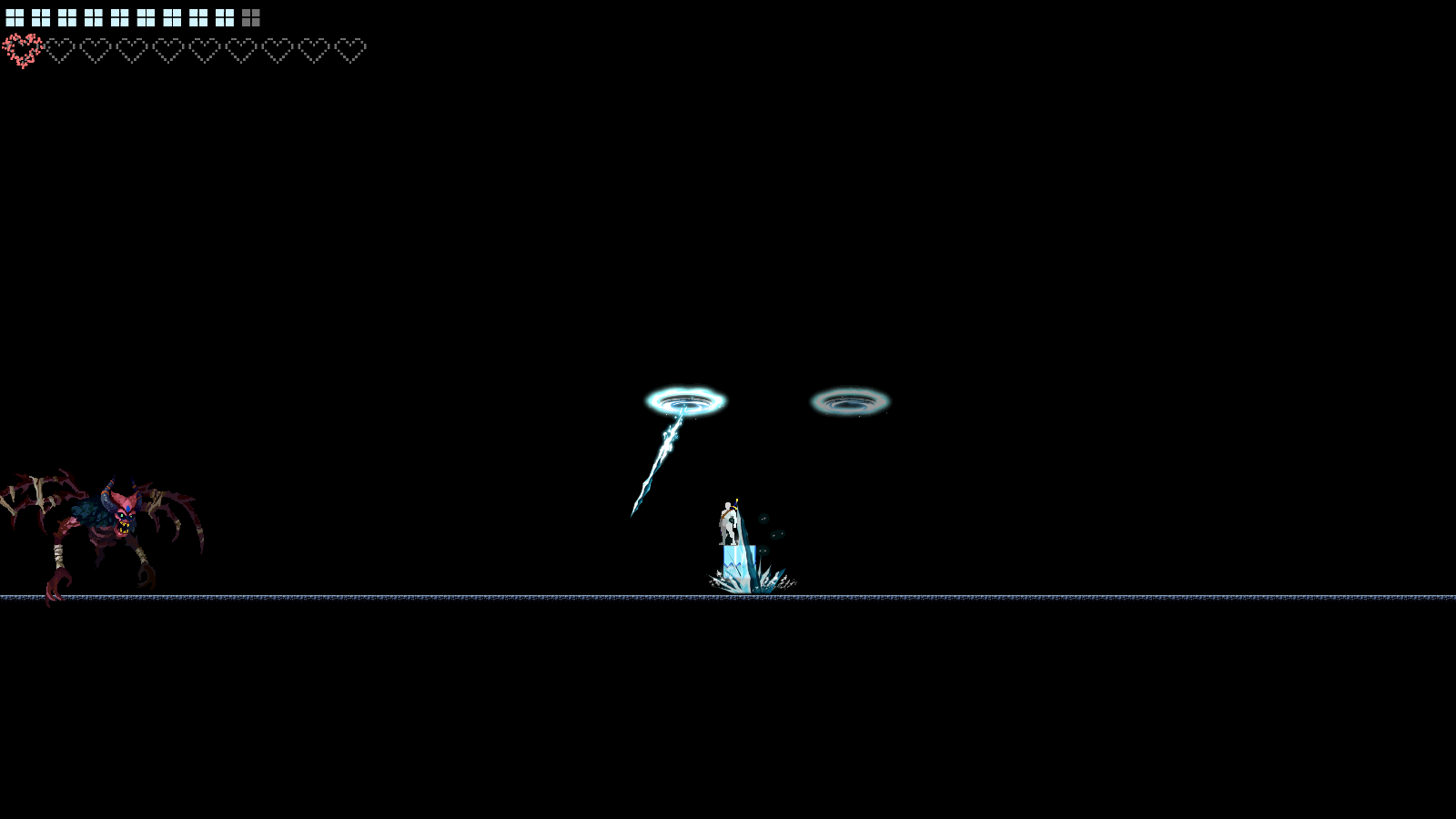This screenshot has height=819, width=1456.
Task: Click the white-robed player character
Action: point(728,524)
